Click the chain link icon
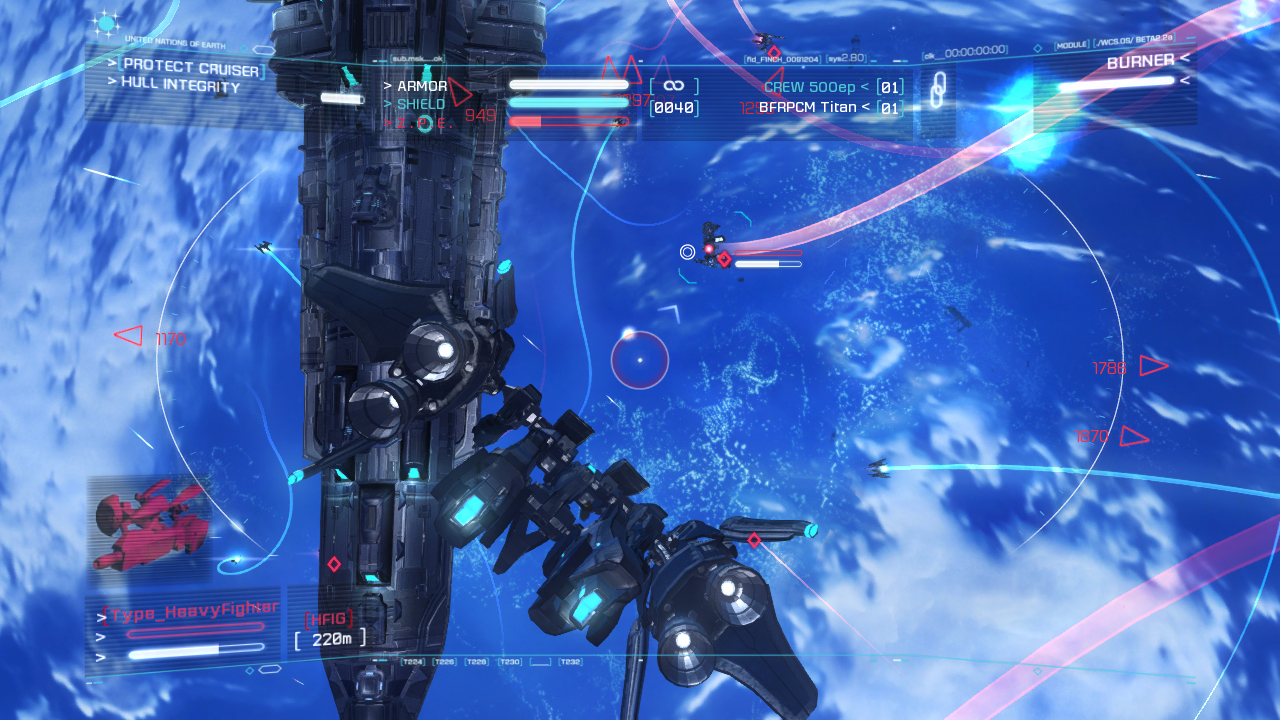Viewport: 1280px width, 720px height. (937, 91)
